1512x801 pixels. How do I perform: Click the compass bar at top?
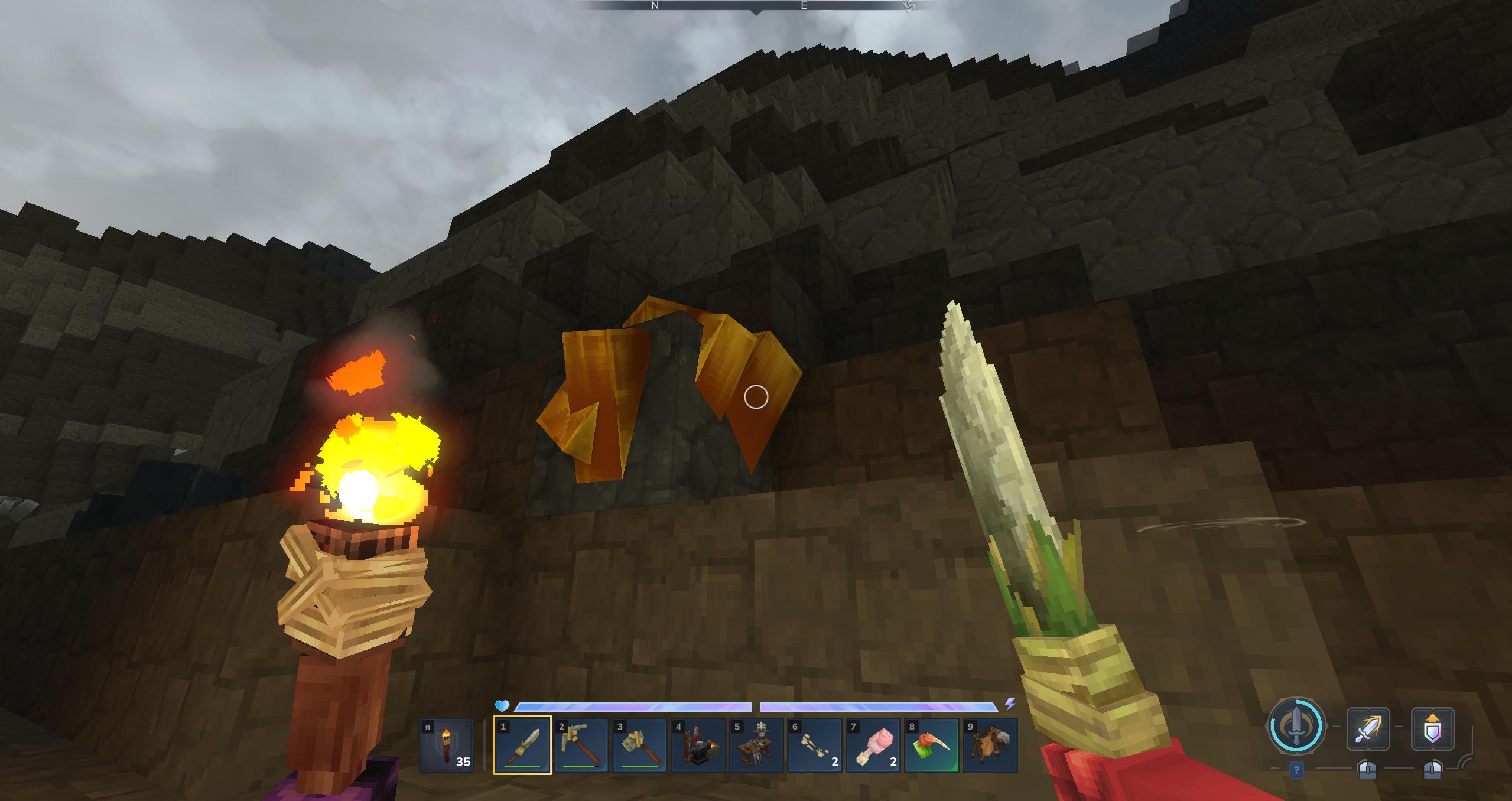(756, 6)
